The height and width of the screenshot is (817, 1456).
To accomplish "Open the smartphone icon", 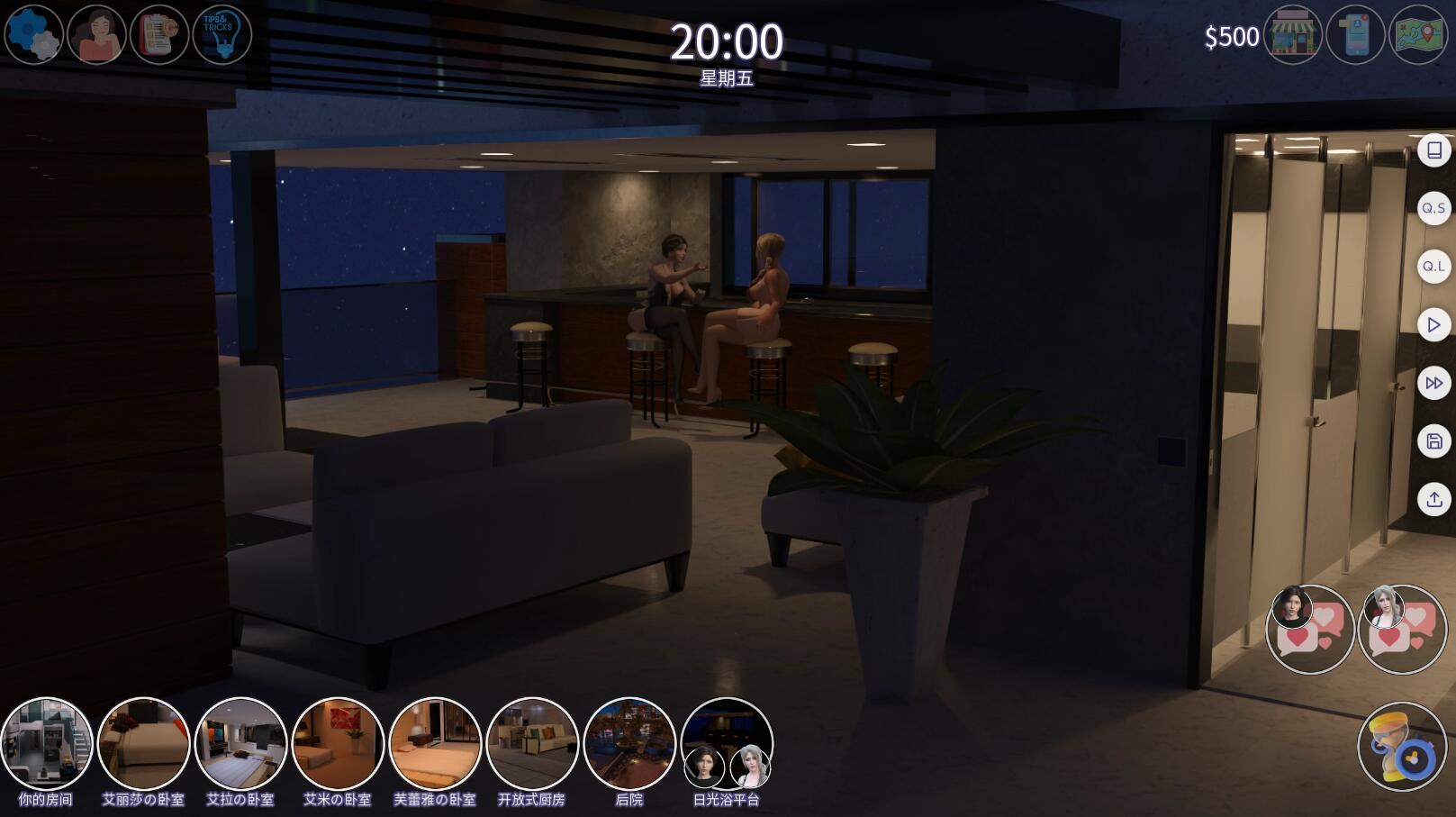I will pyautogui.click(x=1355, y=35).
